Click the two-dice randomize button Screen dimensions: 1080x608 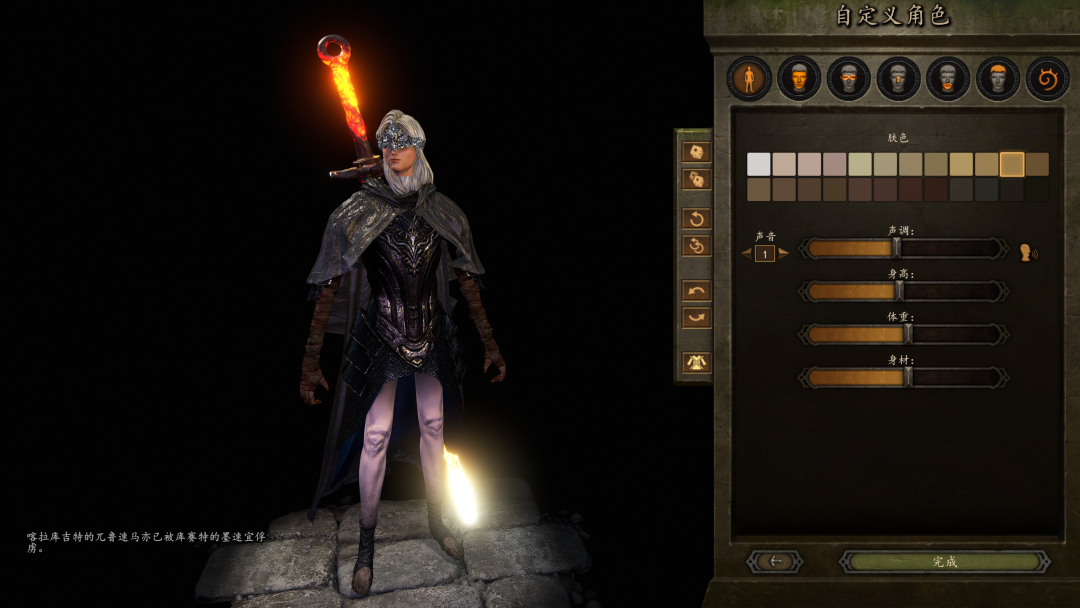pyautogui.click(x=696, y=179)
